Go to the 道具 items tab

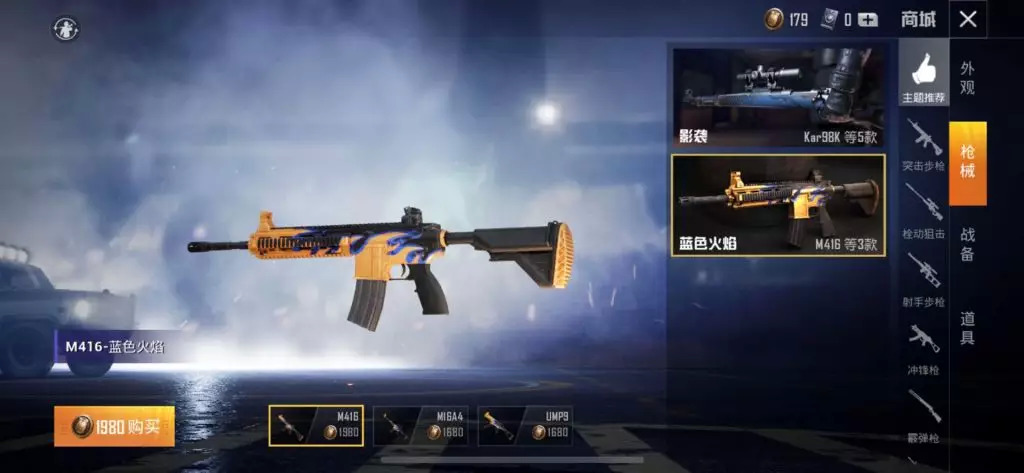967,329
